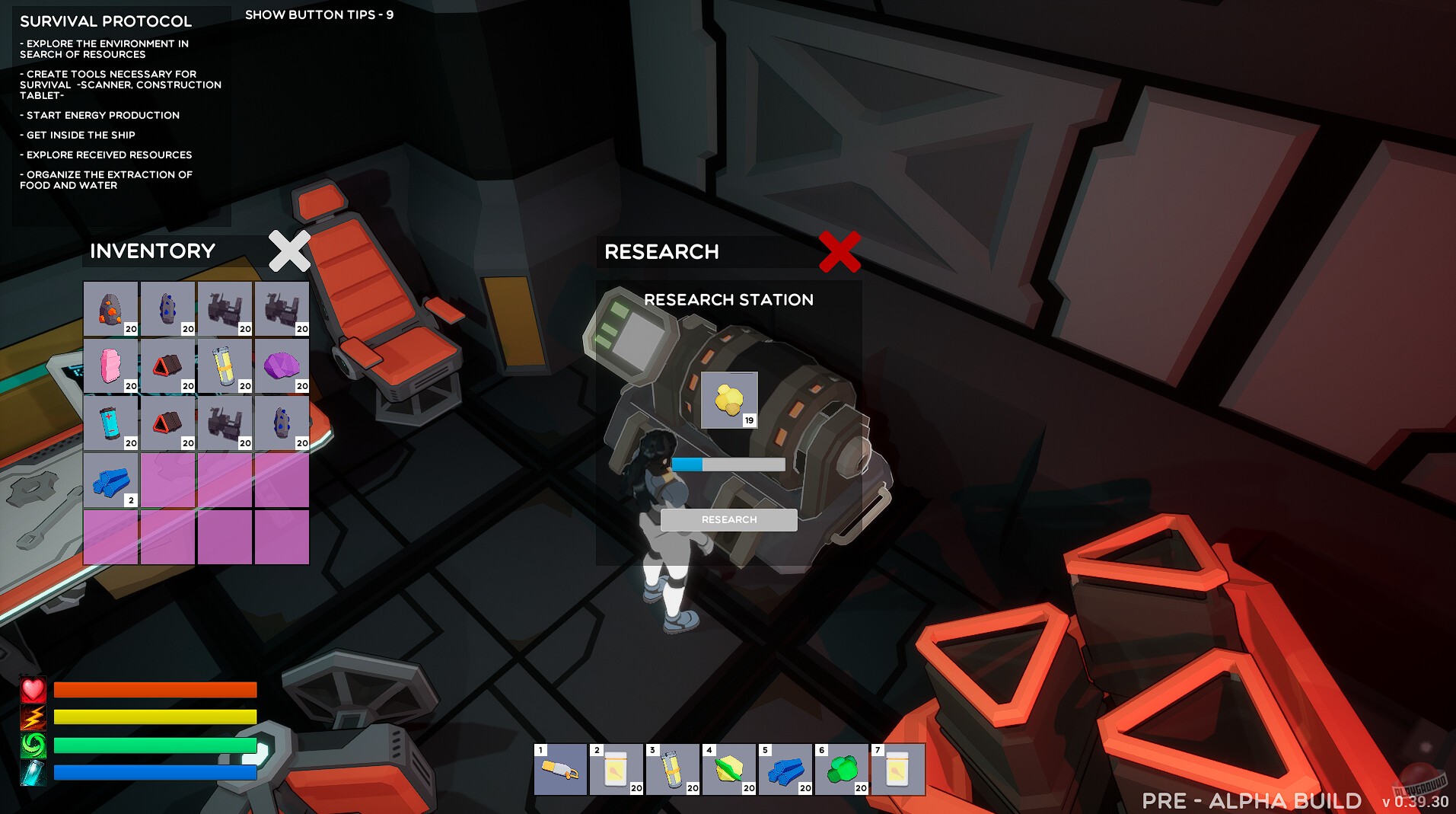The image size is (1456, 814).
Task: Click the pink crystal item in the inventory
Action: click(x=110, y=366)
